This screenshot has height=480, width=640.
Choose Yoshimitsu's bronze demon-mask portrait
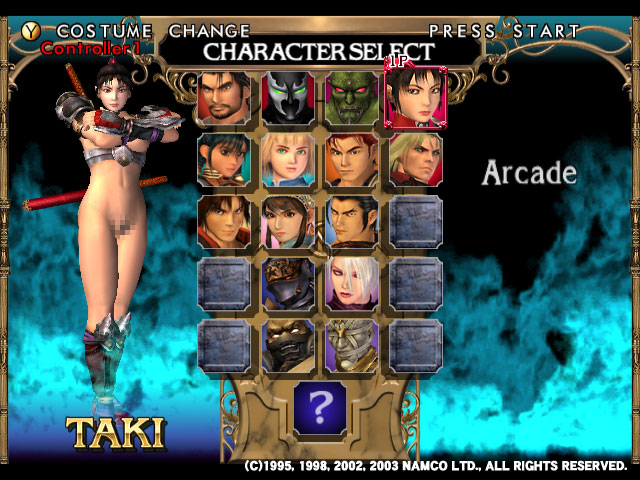289,345
